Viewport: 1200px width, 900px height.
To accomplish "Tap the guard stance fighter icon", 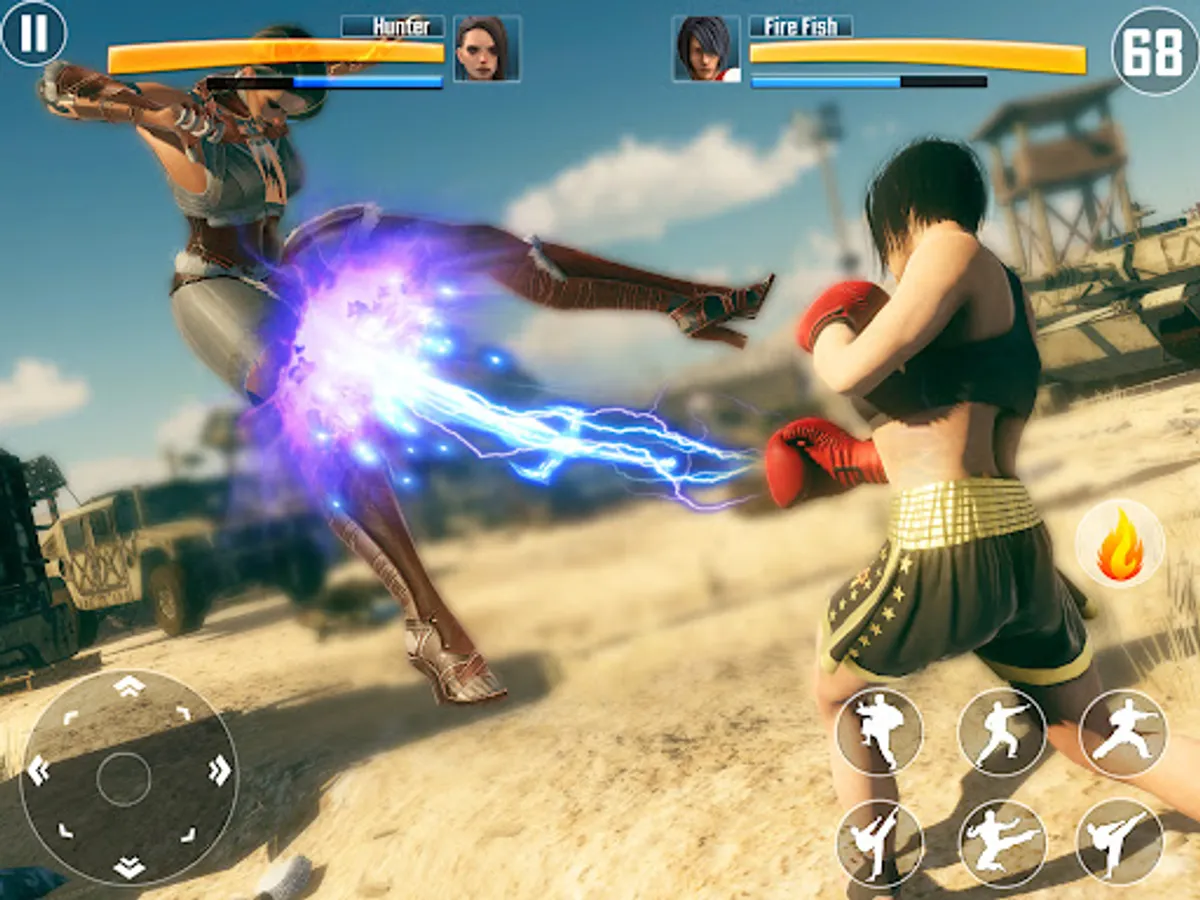I will (879, 731).
